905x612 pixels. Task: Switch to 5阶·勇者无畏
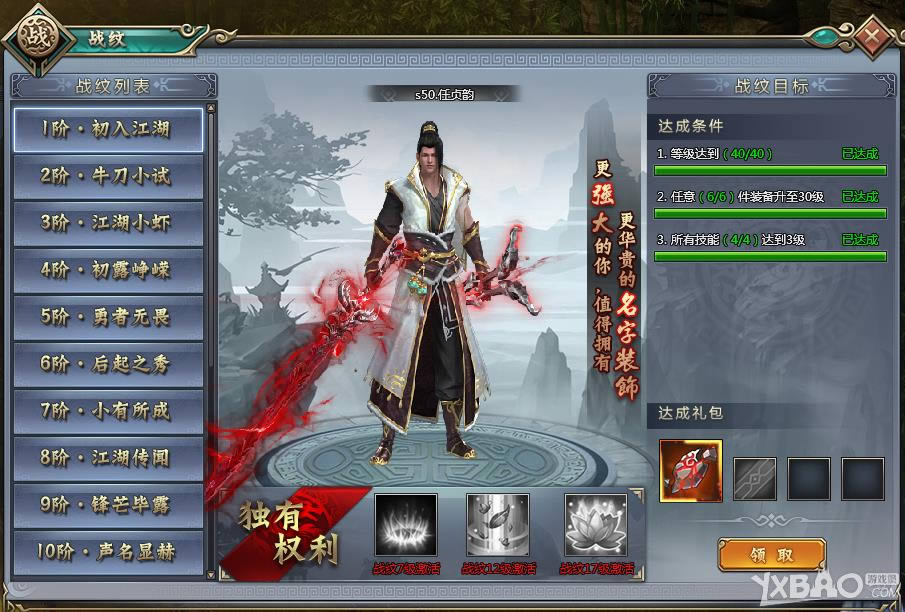pos(107,317)
